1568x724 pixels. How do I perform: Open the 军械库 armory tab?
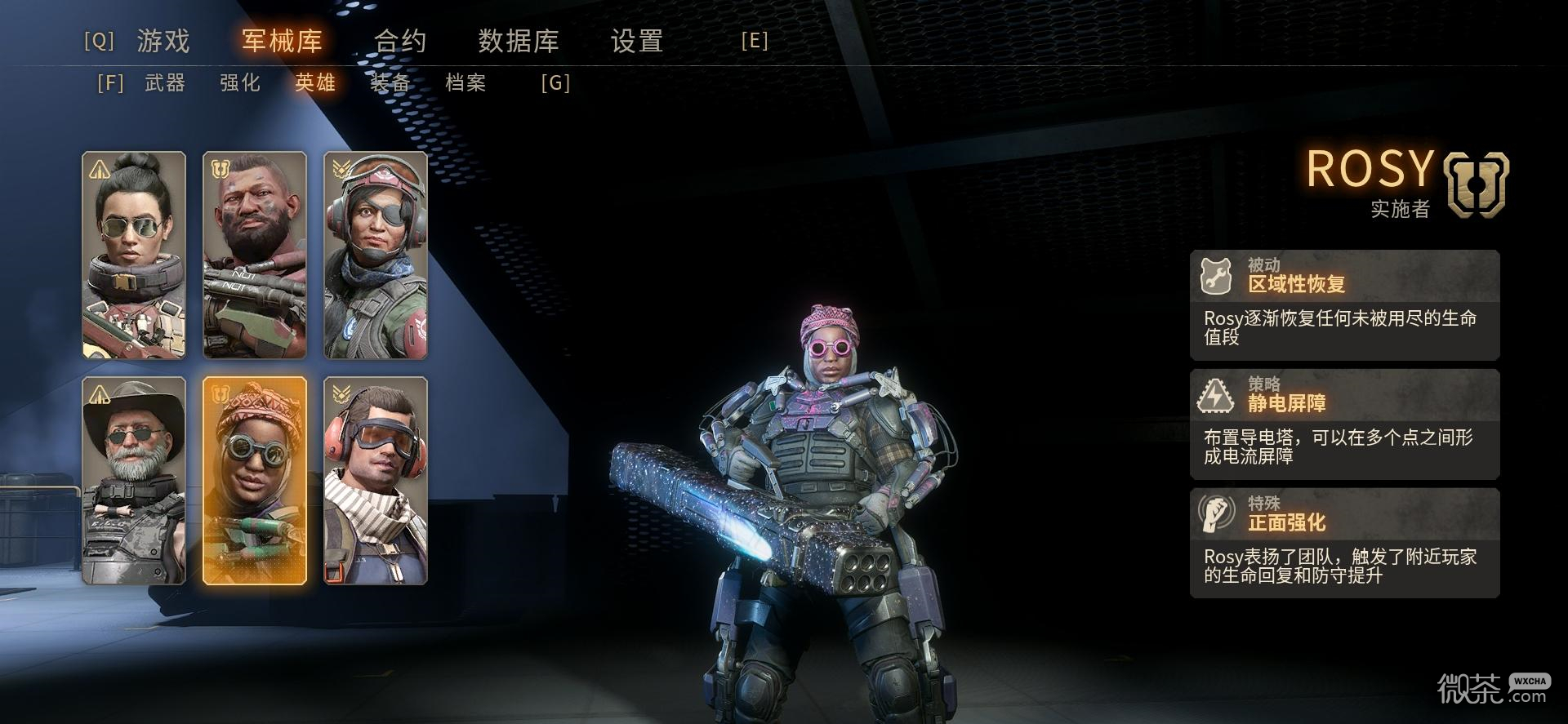(282, 41)
